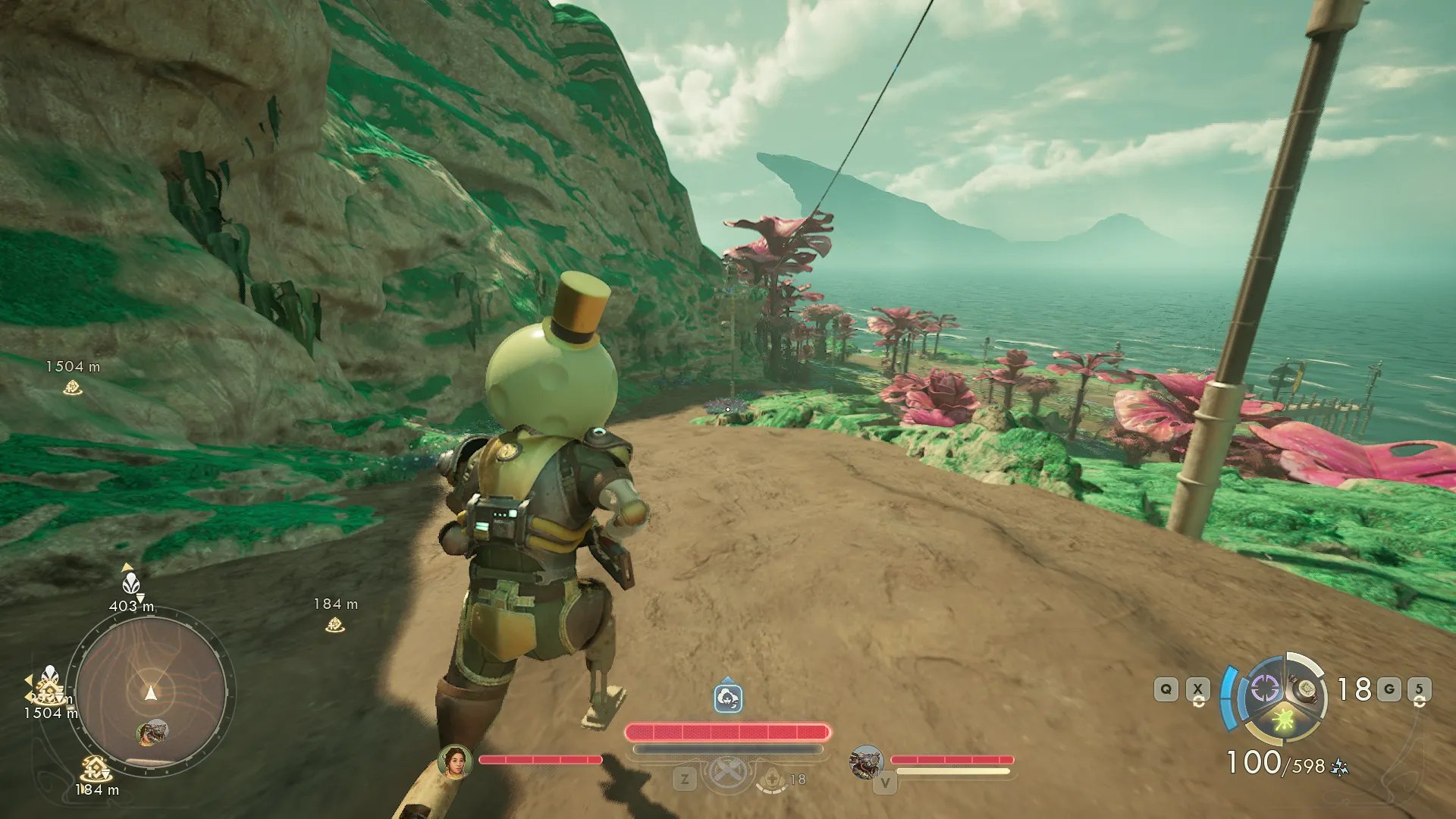The height and width of the screenshot is (819, 1456).
Task: Click the 184 m waypoint marker in world
Action: [334, 625]
